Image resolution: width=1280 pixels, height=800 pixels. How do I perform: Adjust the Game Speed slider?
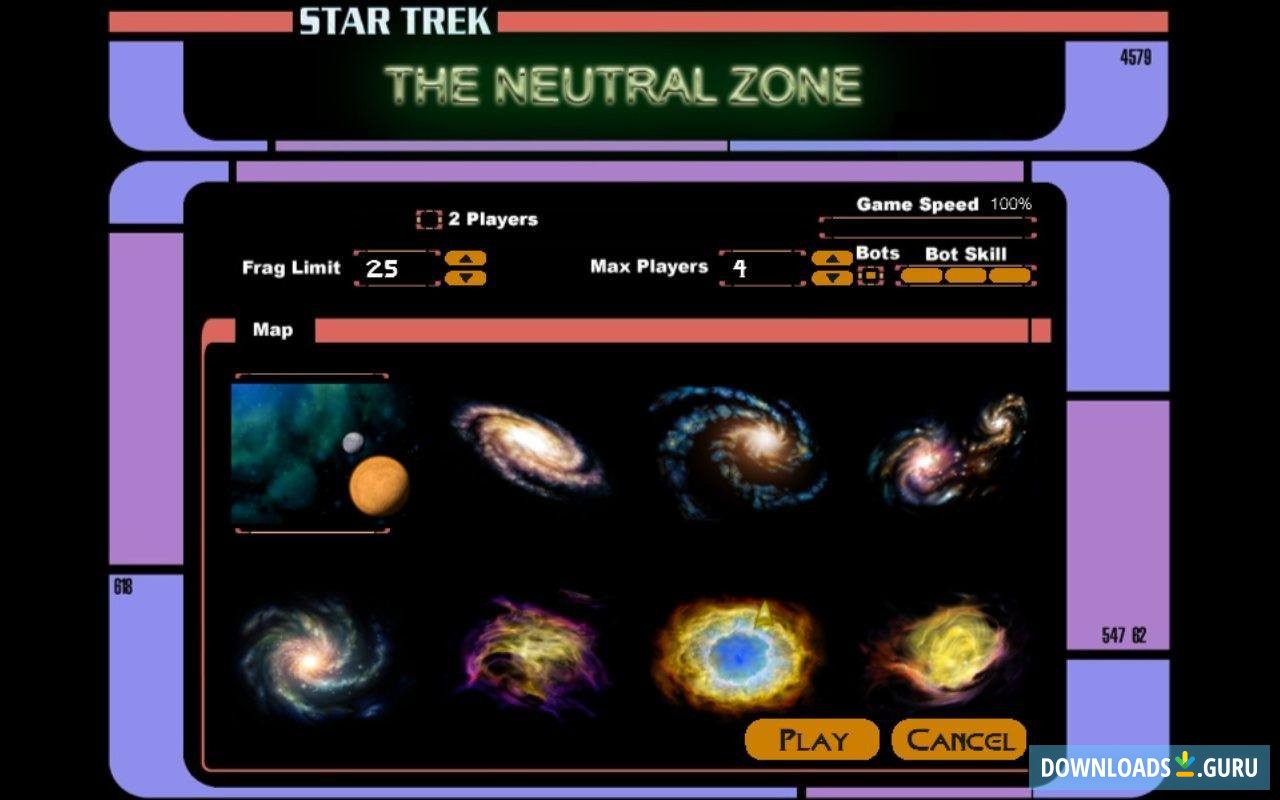tap(925, 225)
